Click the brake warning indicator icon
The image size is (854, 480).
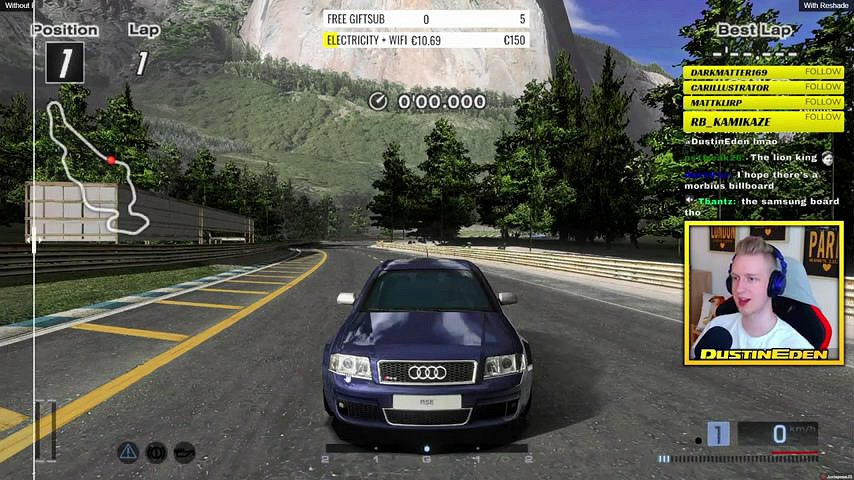[156, 452]
